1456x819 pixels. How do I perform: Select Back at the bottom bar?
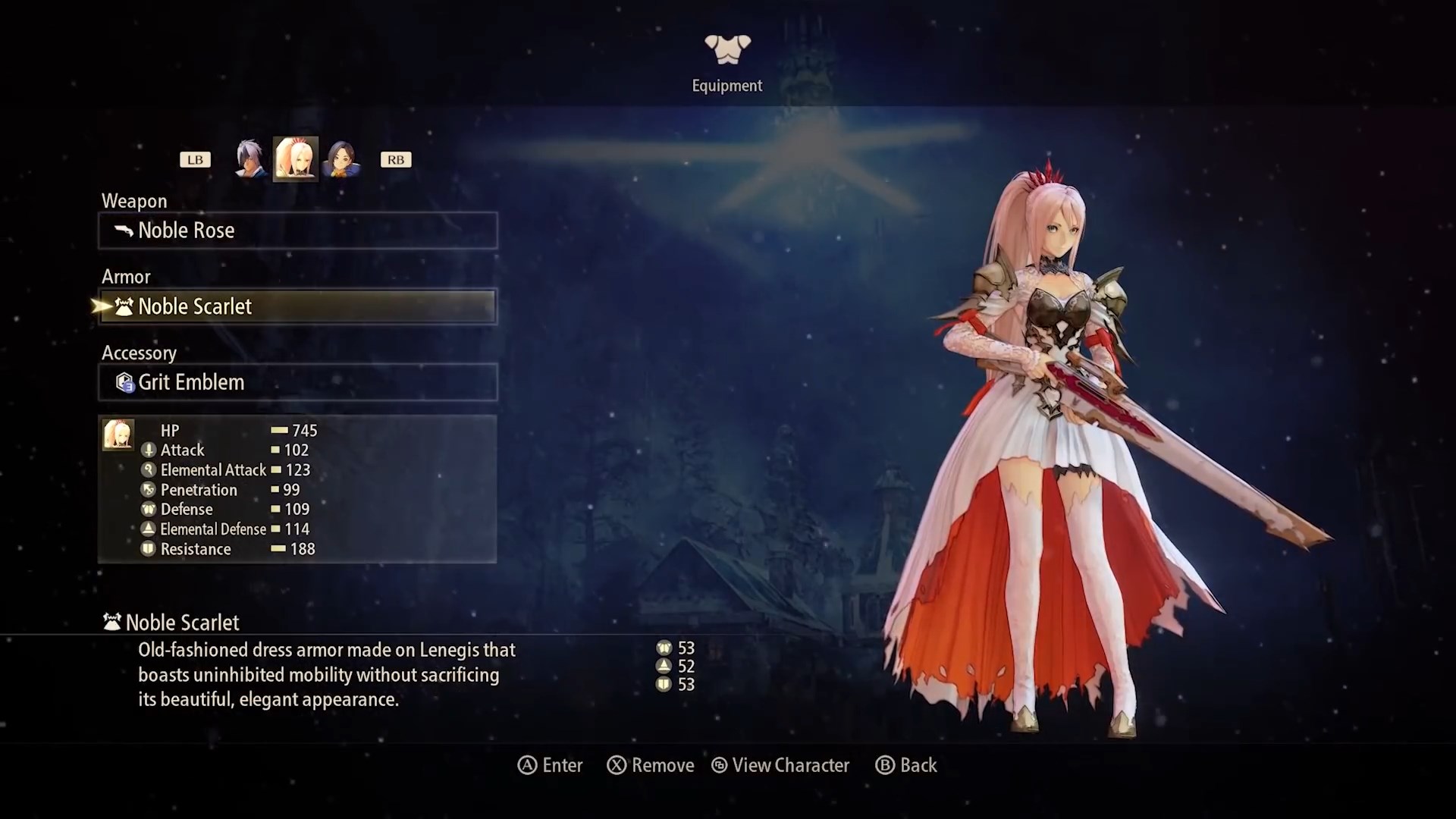click(907, 765)
